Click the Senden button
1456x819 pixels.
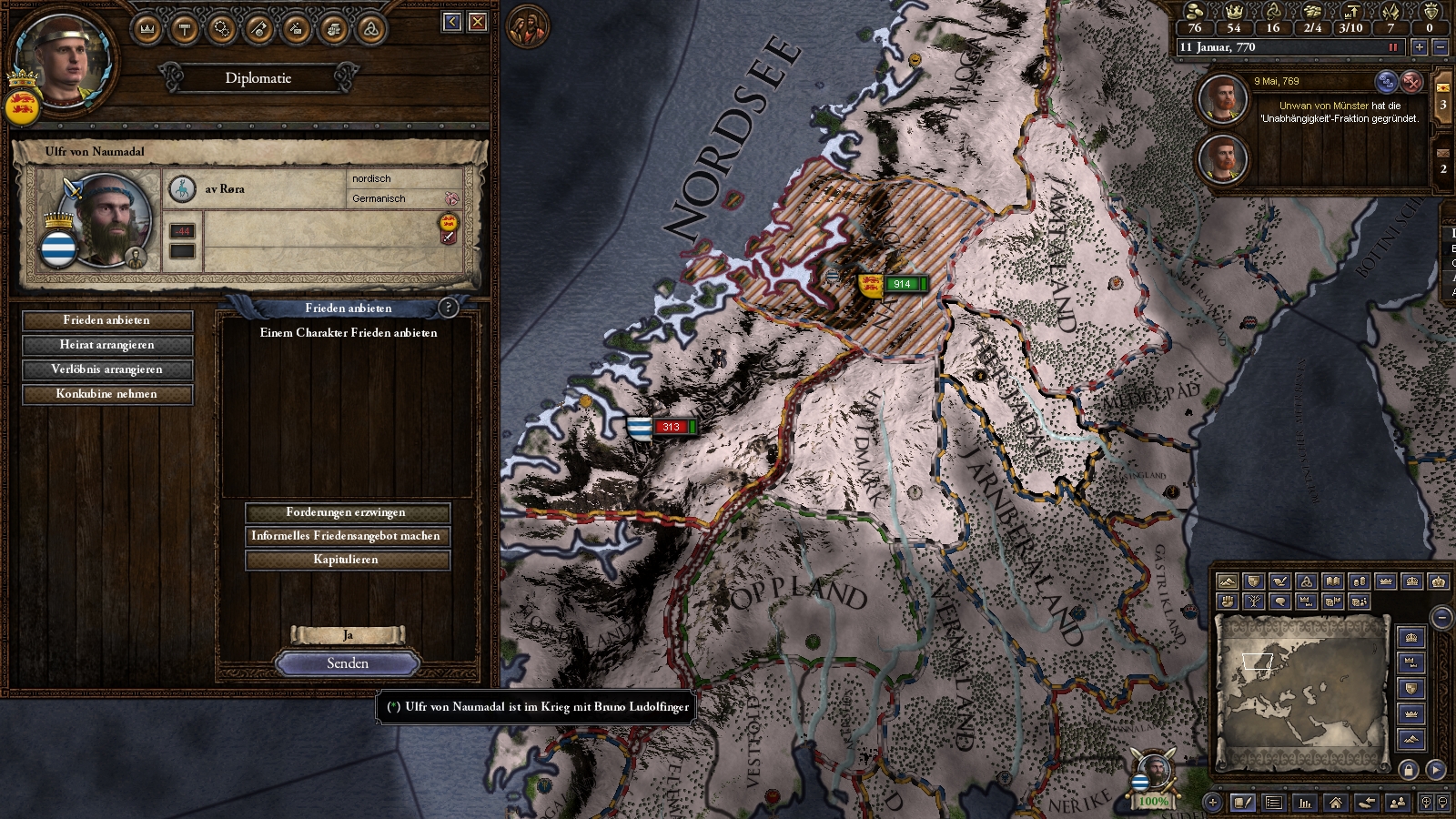[348, 663]
